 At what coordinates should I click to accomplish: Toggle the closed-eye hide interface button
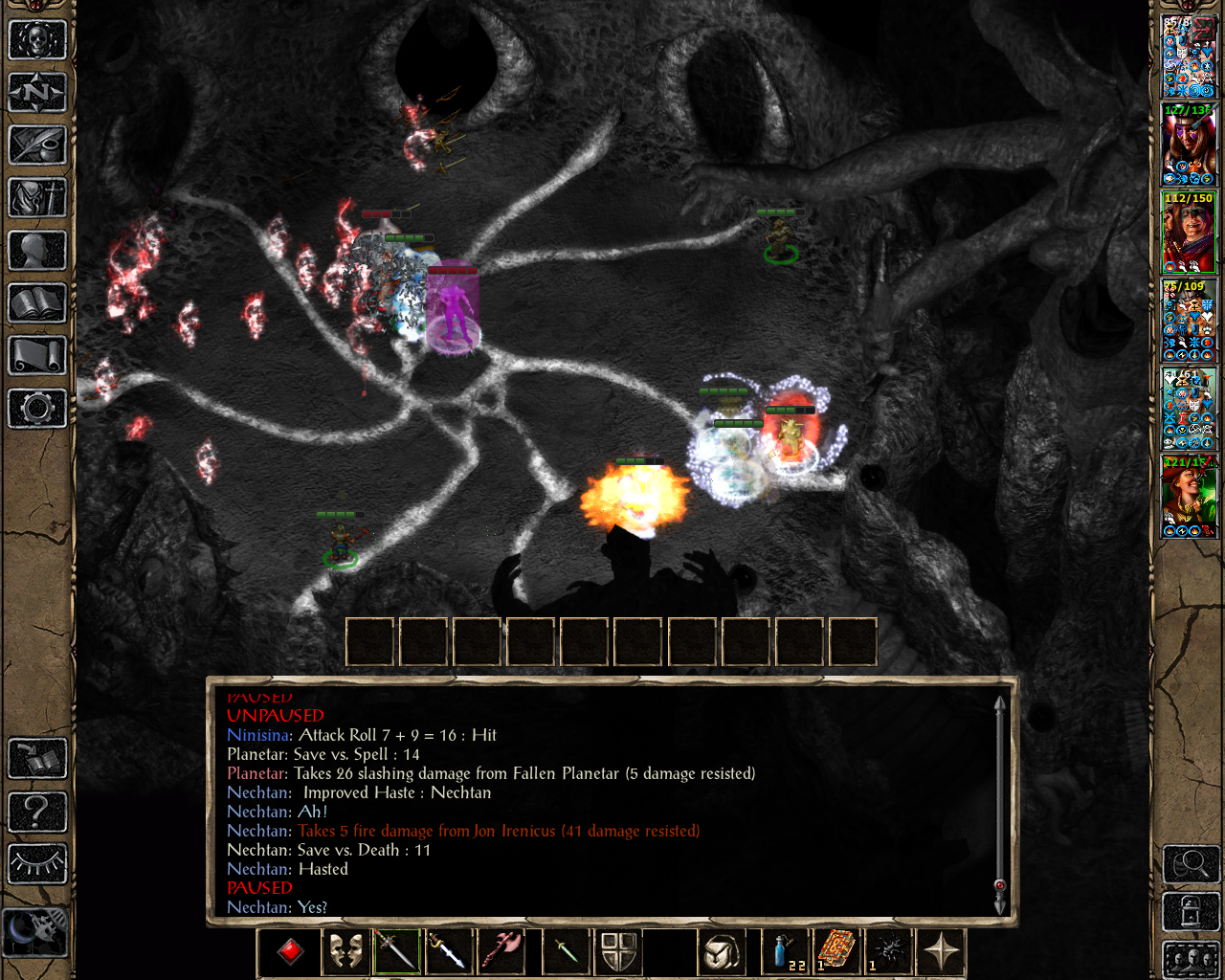pos(37,864)
